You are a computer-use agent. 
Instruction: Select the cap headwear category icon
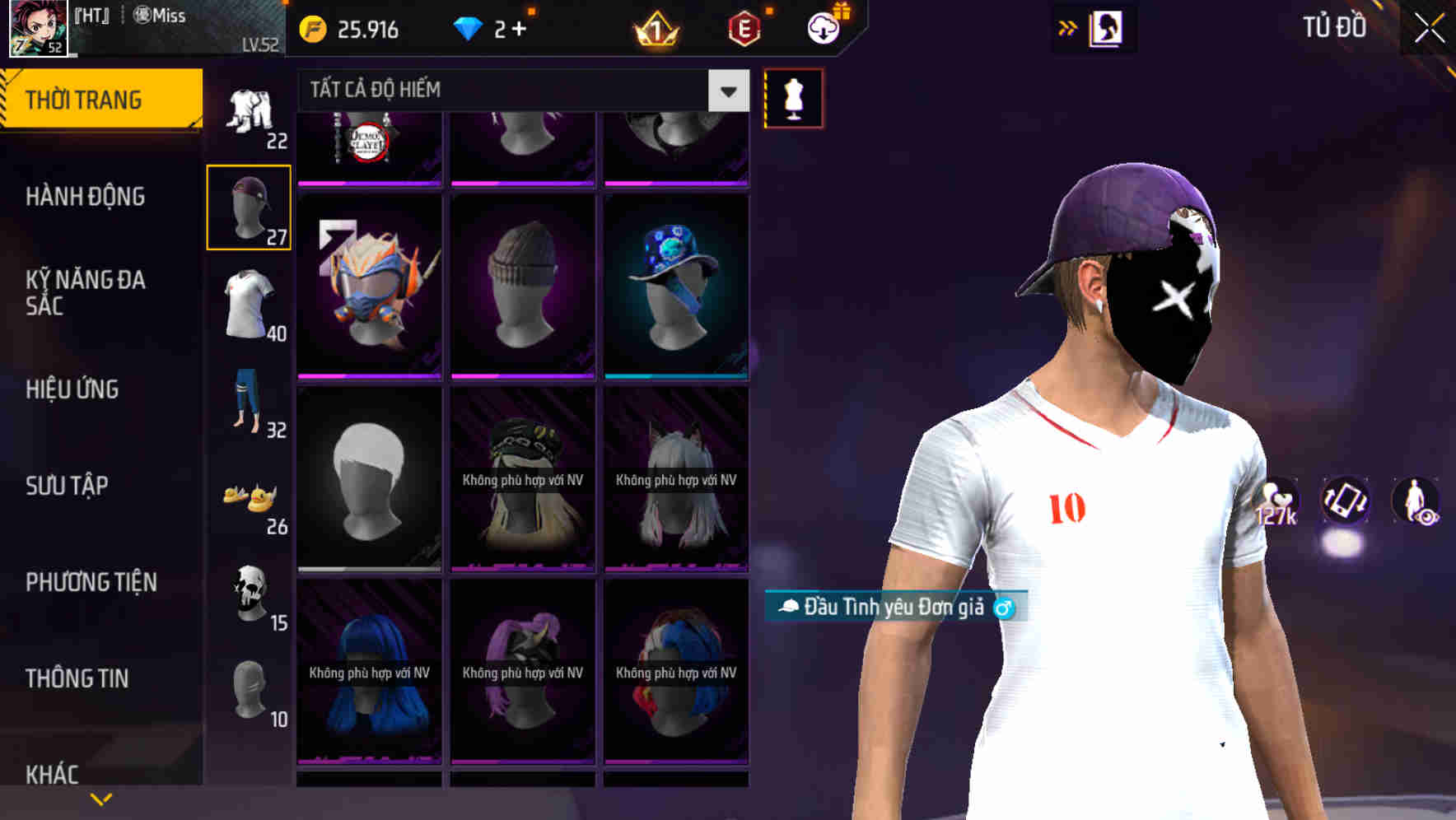pos(249,206)
